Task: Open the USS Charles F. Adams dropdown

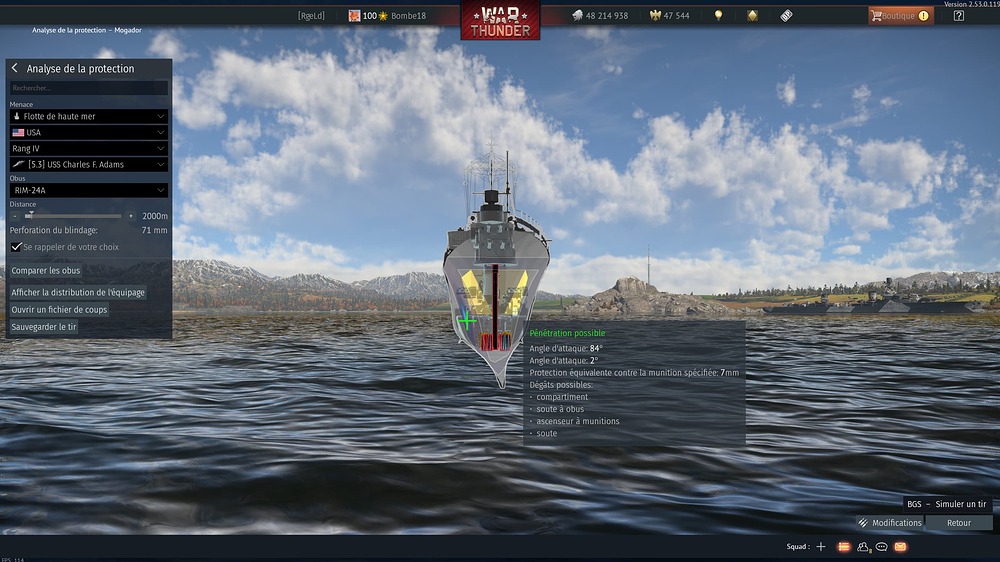Action: coord(88,164)
